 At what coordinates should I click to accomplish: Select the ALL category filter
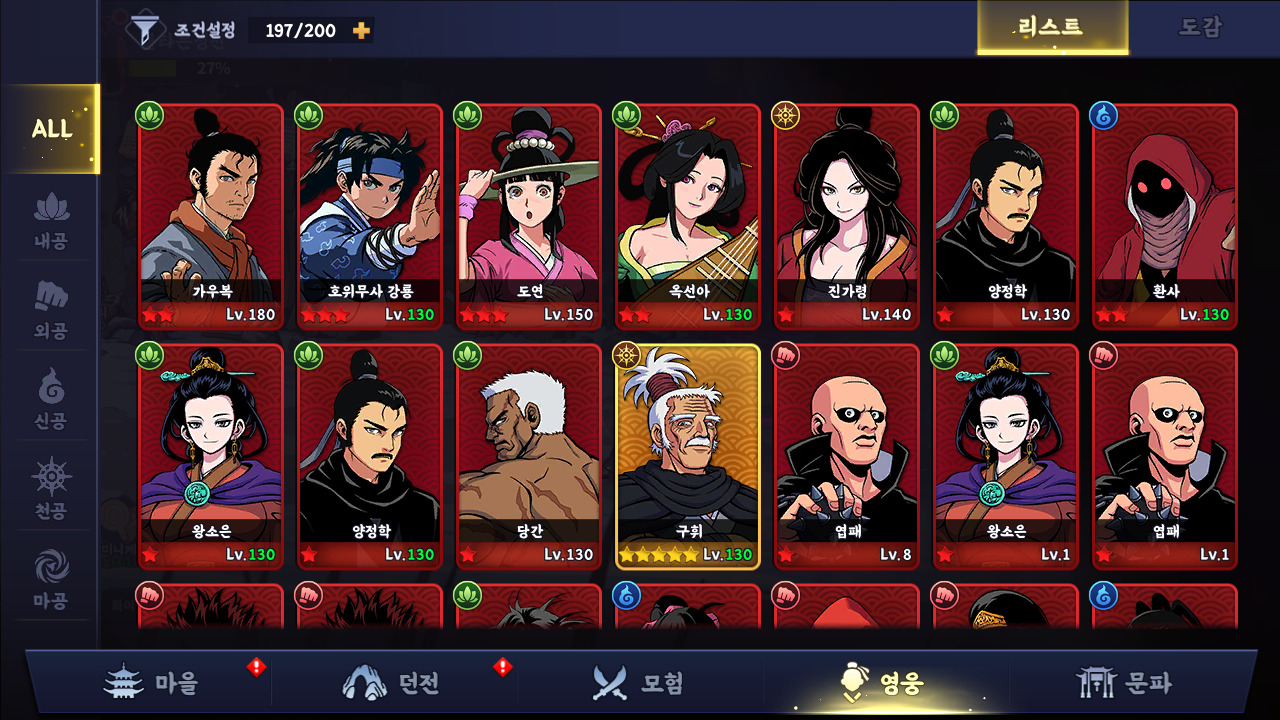(x=51, y=129)
